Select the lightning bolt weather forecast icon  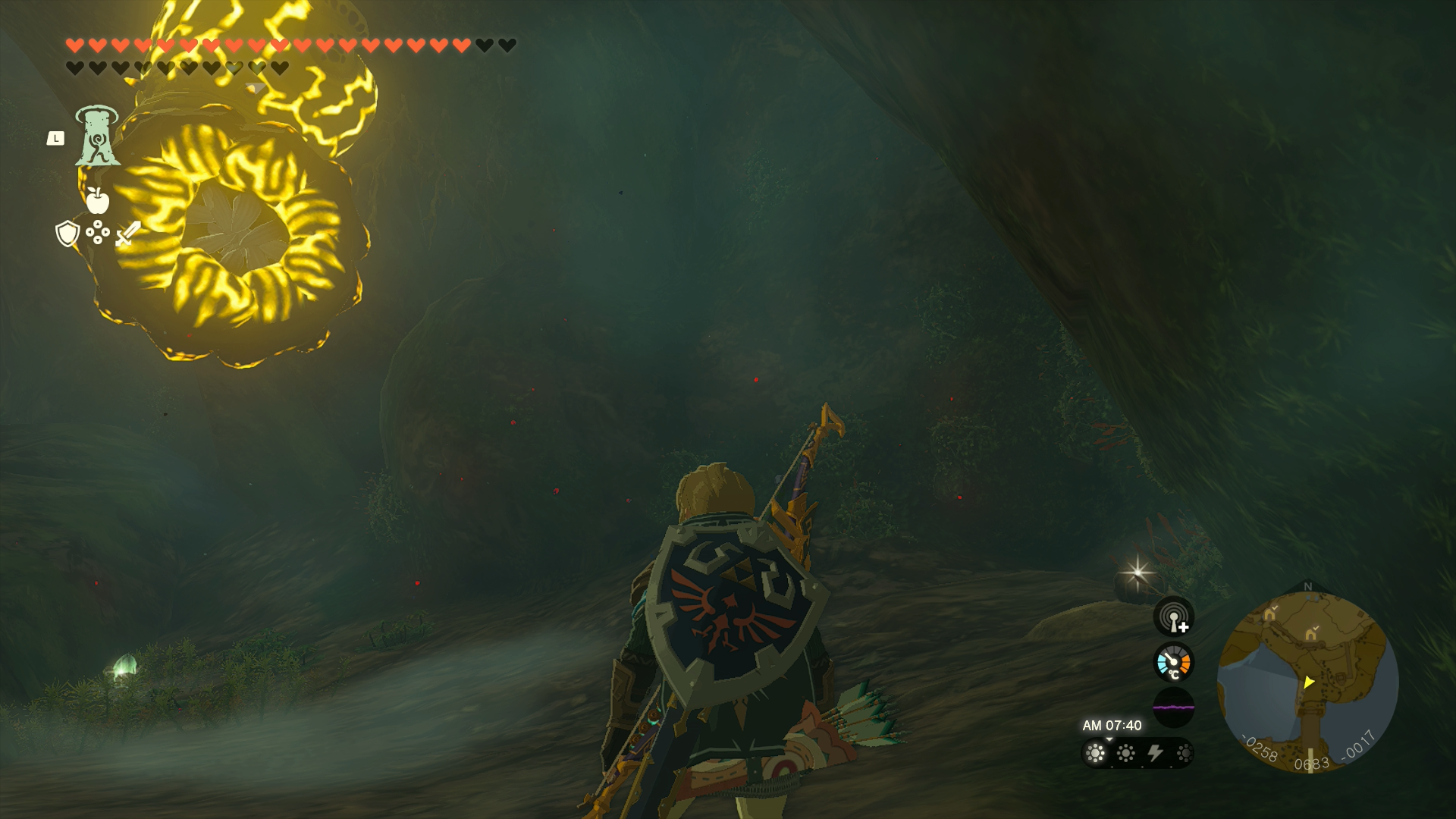[1155, 753]
